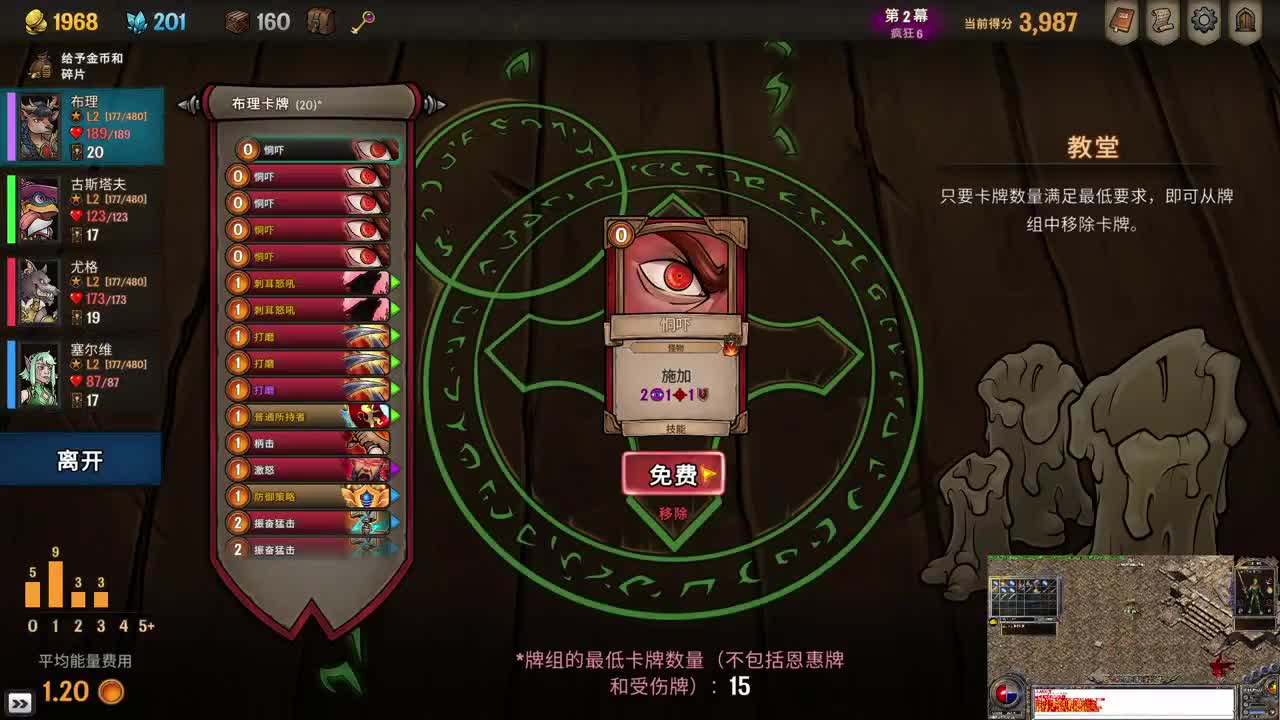Click the golden key icon in top bar
Image resolution: width=1280 pixels, height=720 pixels.
pyautogui.click(x=361, y=21)
